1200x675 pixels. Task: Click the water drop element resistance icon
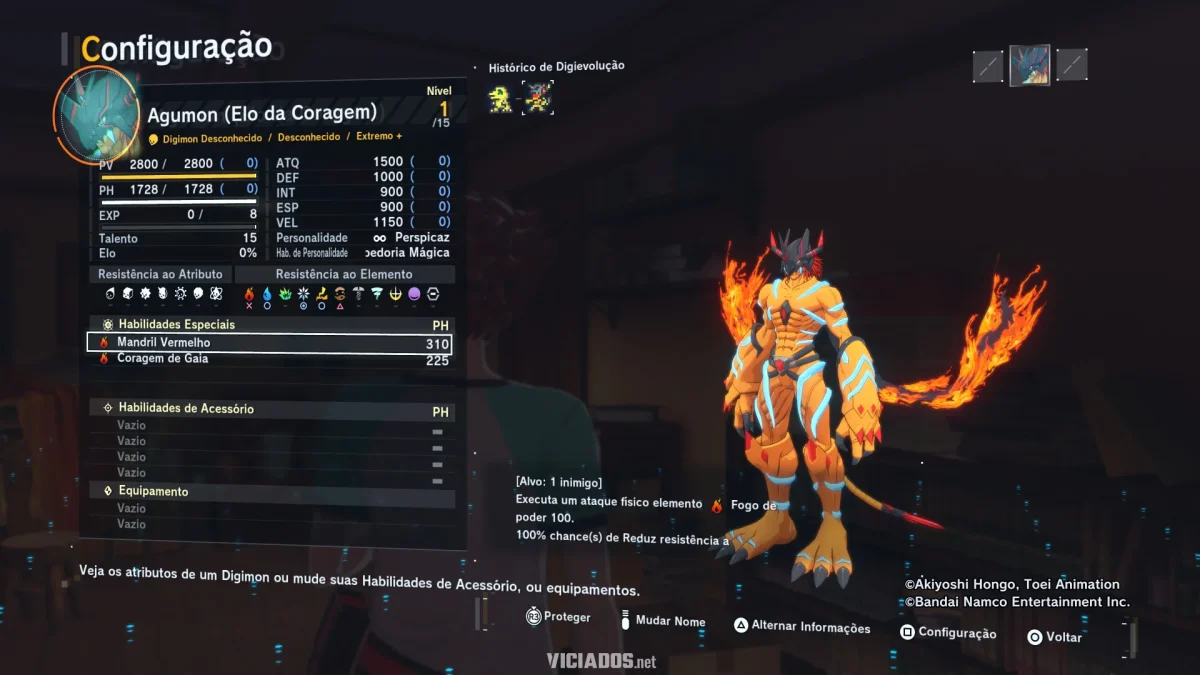coord(267,294)
